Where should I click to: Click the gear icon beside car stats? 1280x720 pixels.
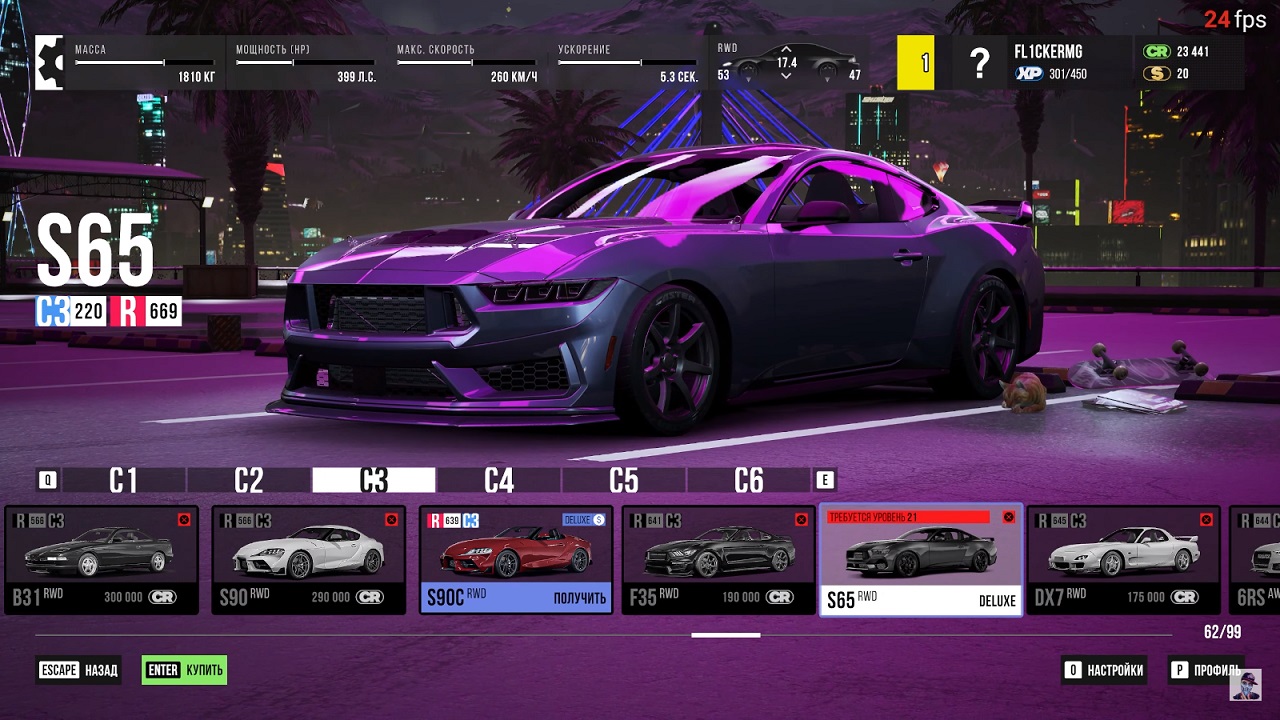point(49,62)
